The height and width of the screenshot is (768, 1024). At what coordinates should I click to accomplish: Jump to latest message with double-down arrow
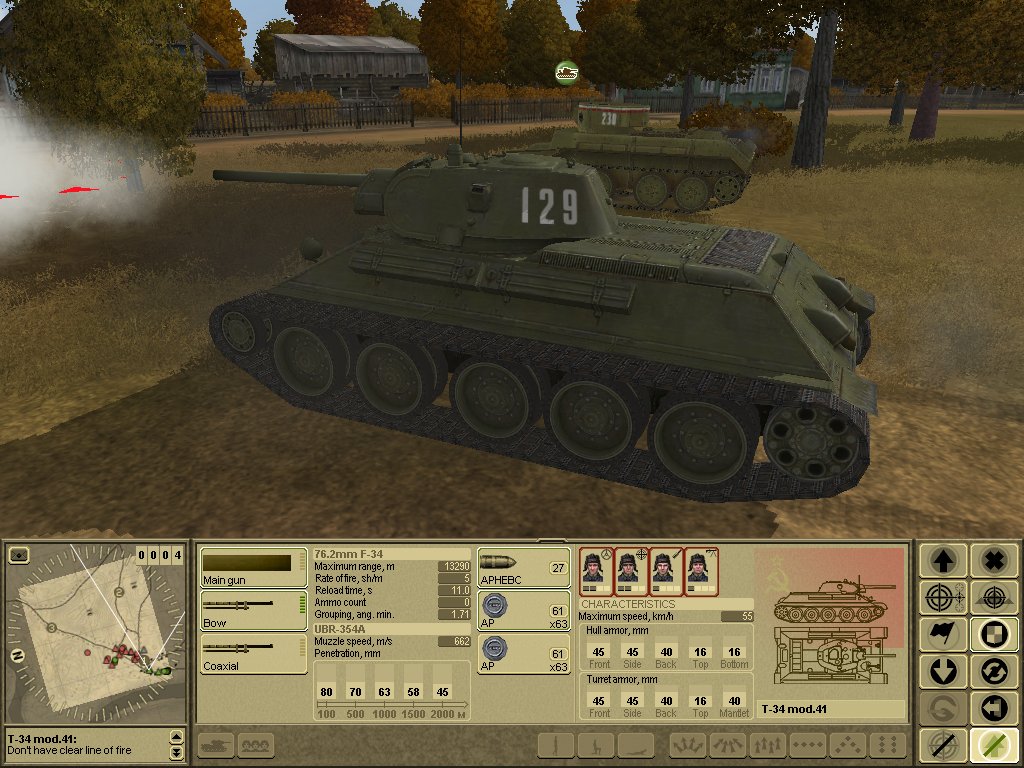pyautogui.click(x=177, y=752)
